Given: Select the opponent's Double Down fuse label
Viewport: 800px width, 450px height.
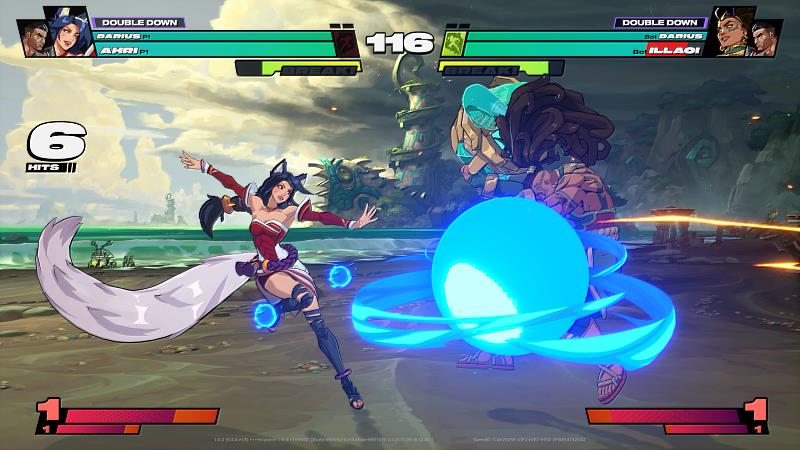Looking at the screenshot, I should [660, 21].
